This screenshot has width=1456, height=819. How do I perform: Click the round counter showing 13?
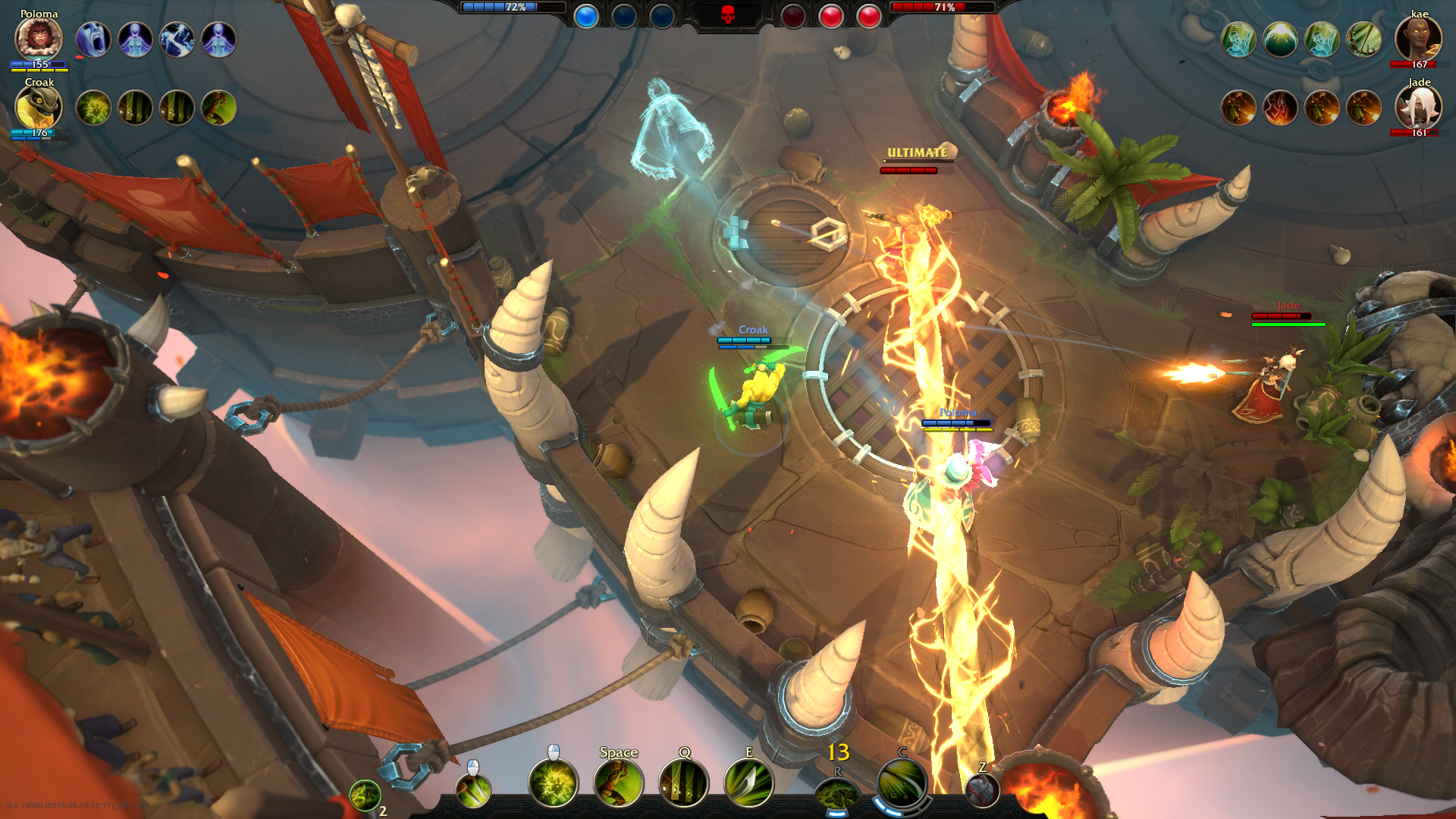(838, 754)
